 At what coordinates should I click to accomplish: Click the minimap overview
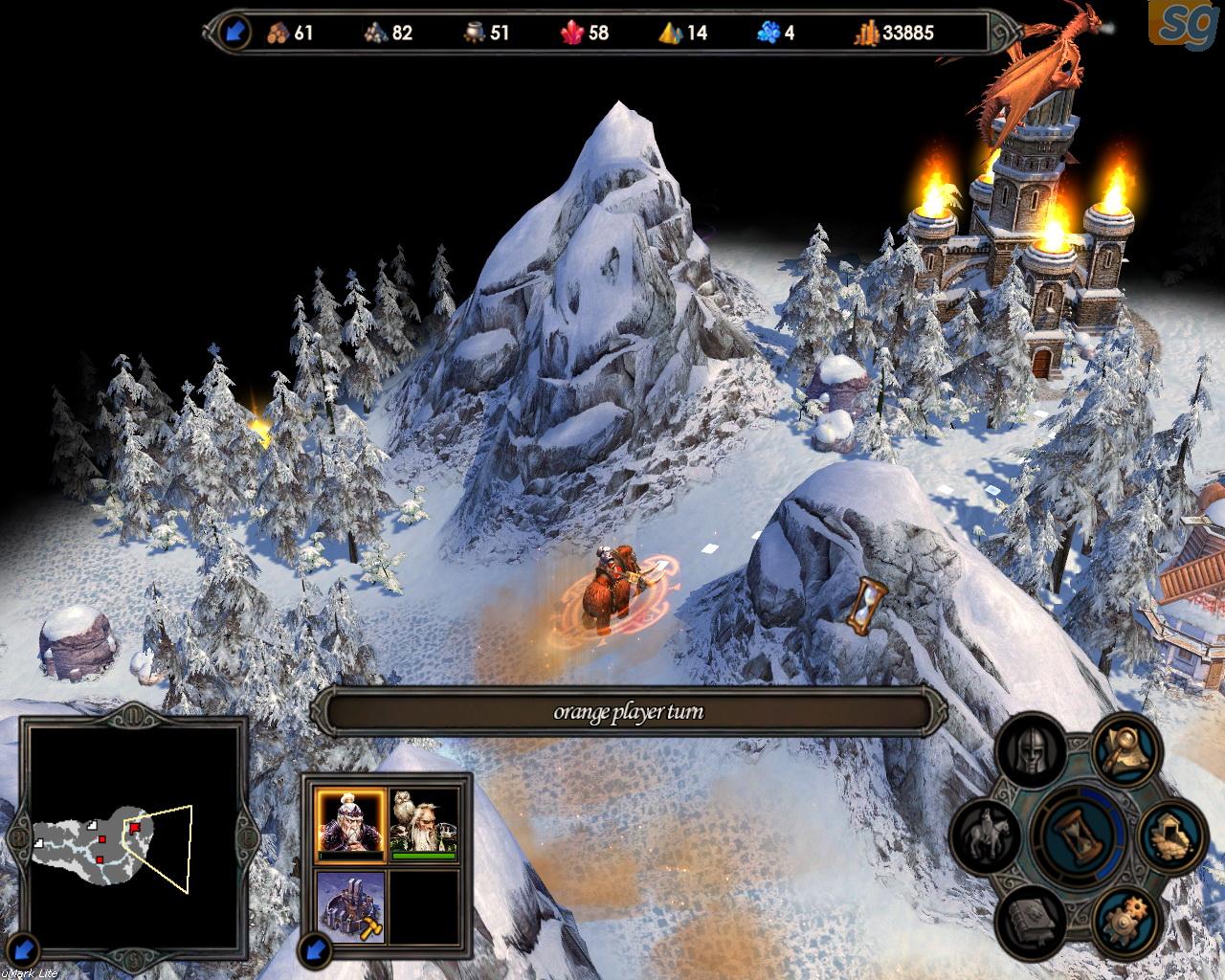pyautogui.click(x=132, y=834)
